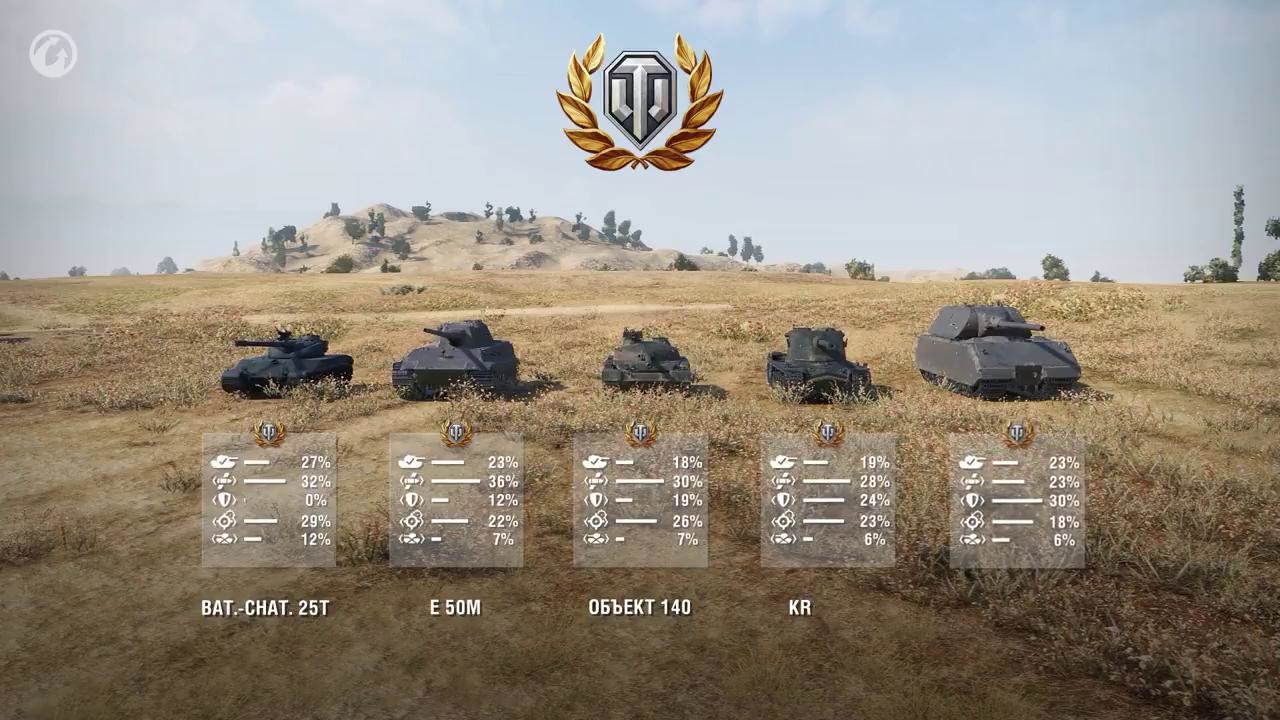
Task: Click the World of Tanks laurel emblem
Action: coord(640,102)
